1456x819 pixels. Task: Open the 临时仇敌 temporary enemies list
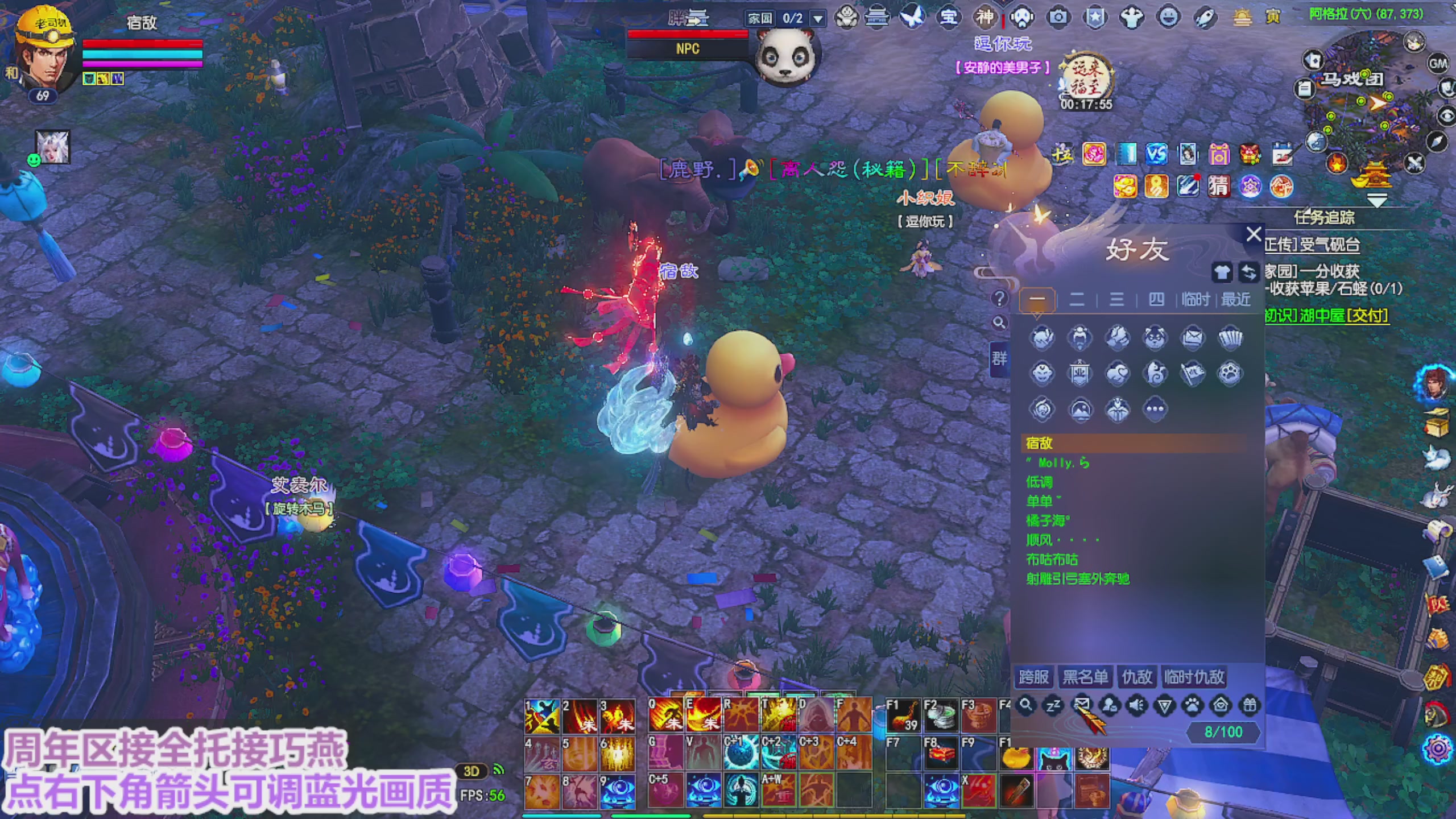(x=1194, y=677)
